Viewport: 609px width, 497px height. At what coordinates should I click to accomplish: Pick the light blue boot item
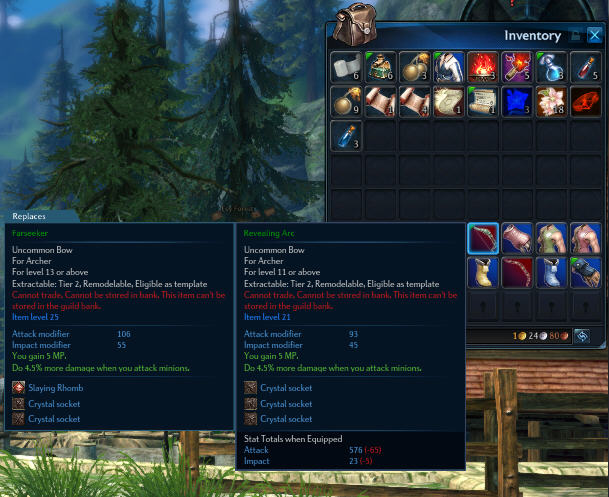(551, 272)
